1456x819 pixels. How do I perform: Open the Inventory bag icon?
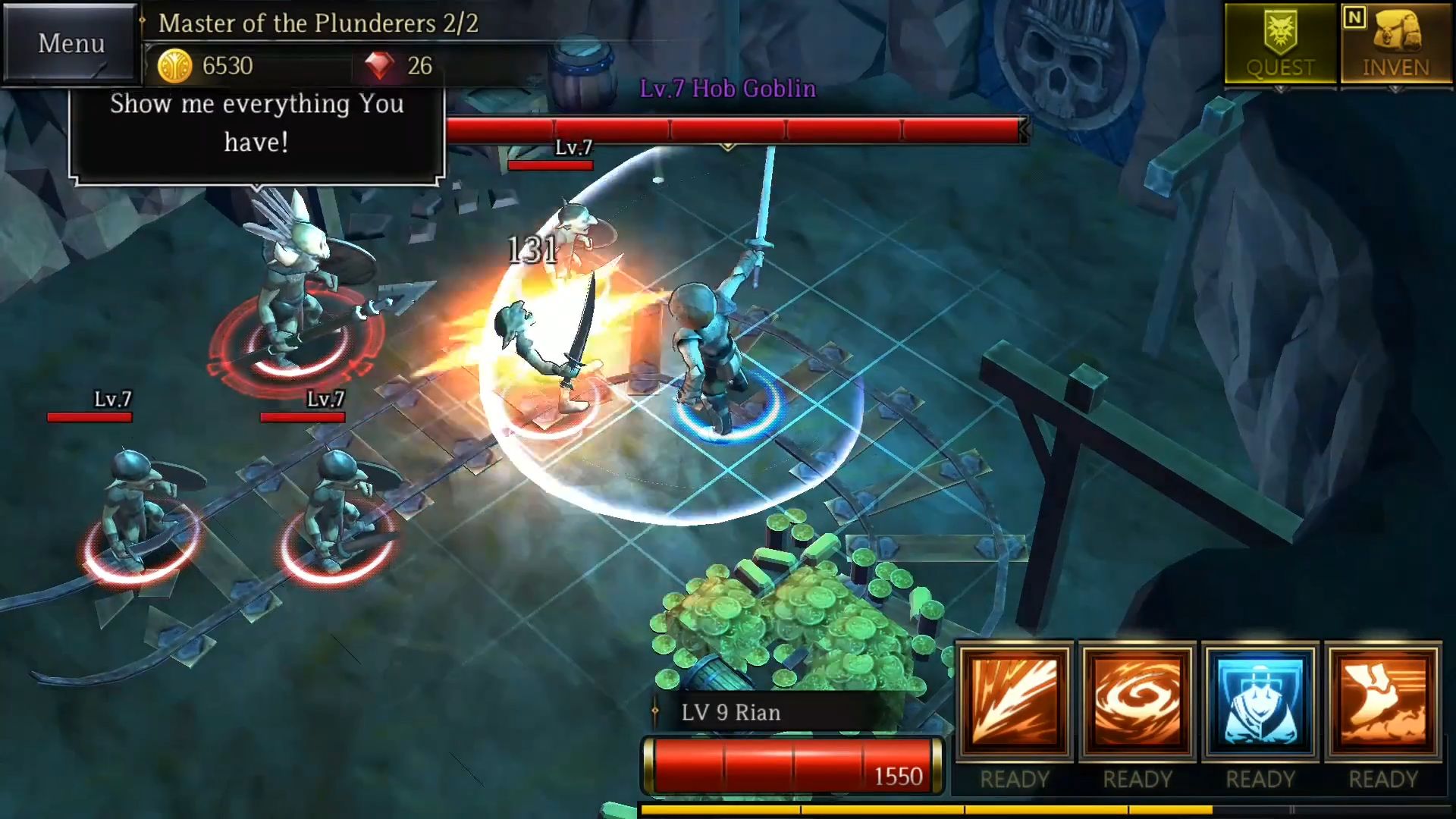(x=1395, y=42)
